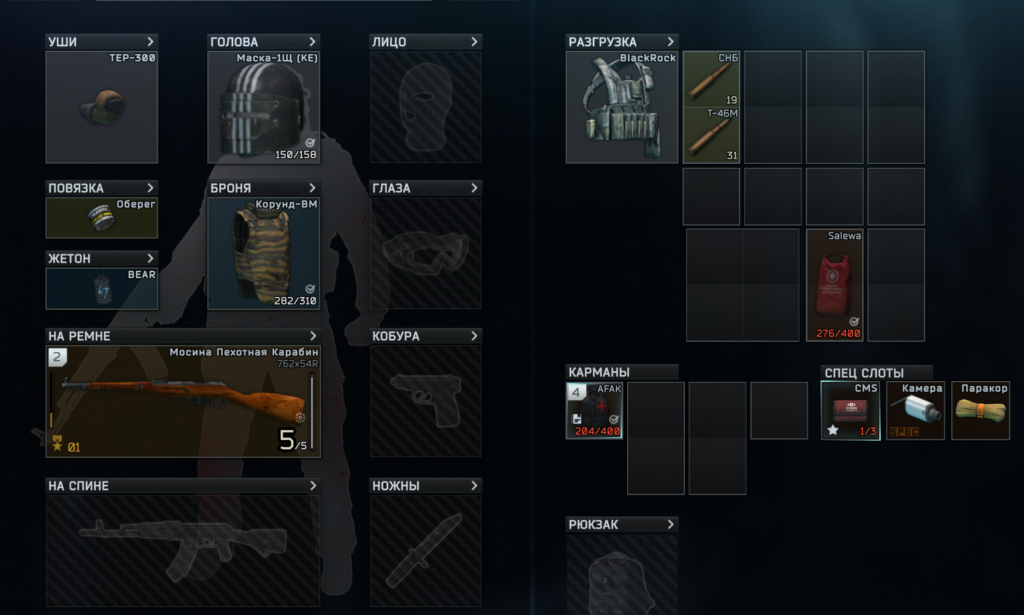Select the Камера special slot item

(916, 410)
